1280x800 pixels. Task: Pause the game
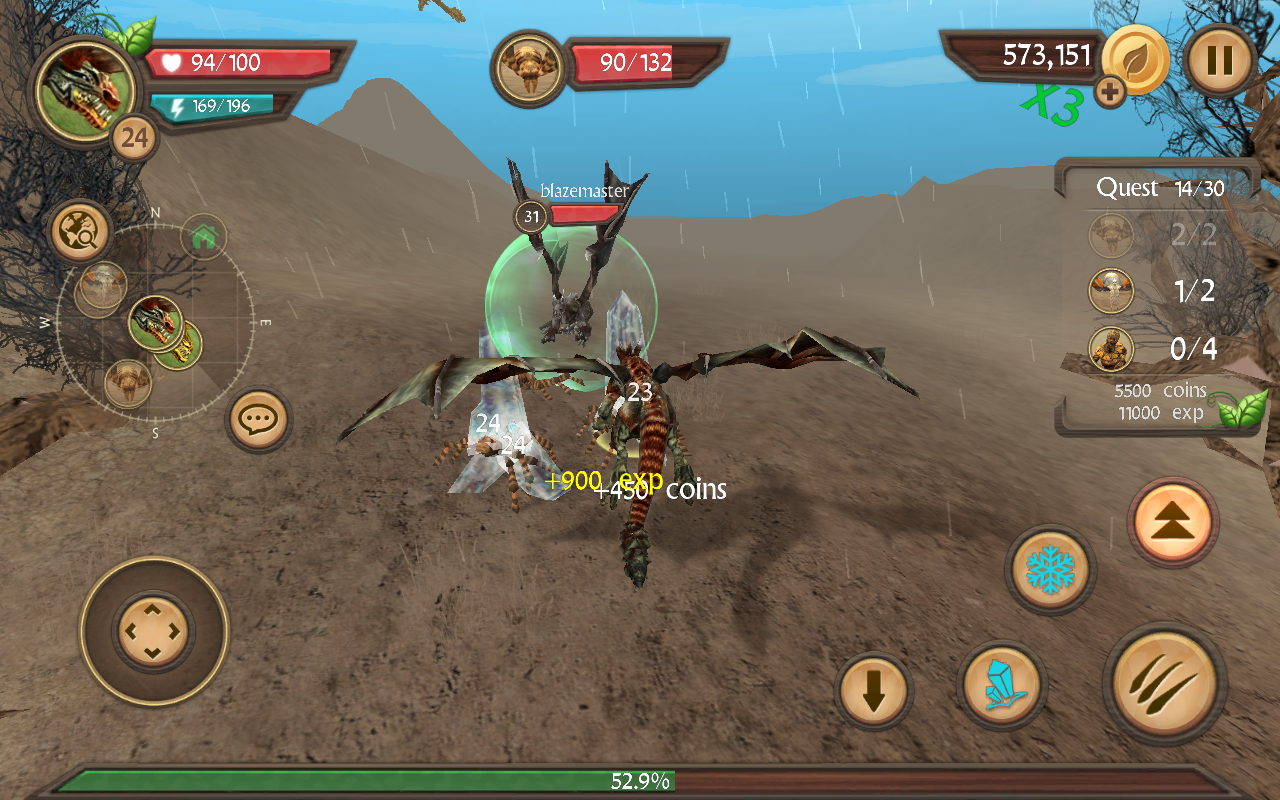[1219, 61]
